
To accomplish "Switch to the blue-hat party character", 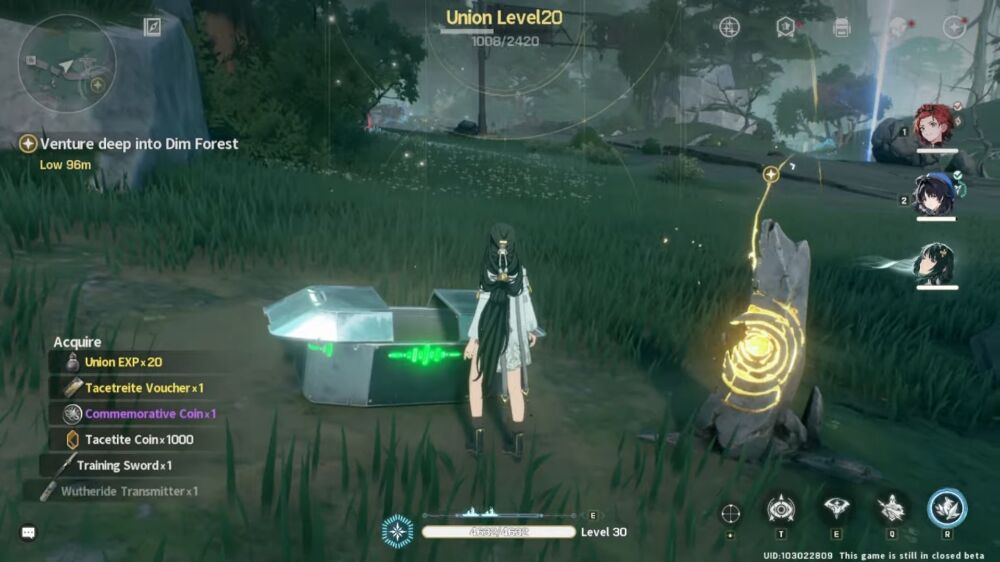I will coord(936,194).
